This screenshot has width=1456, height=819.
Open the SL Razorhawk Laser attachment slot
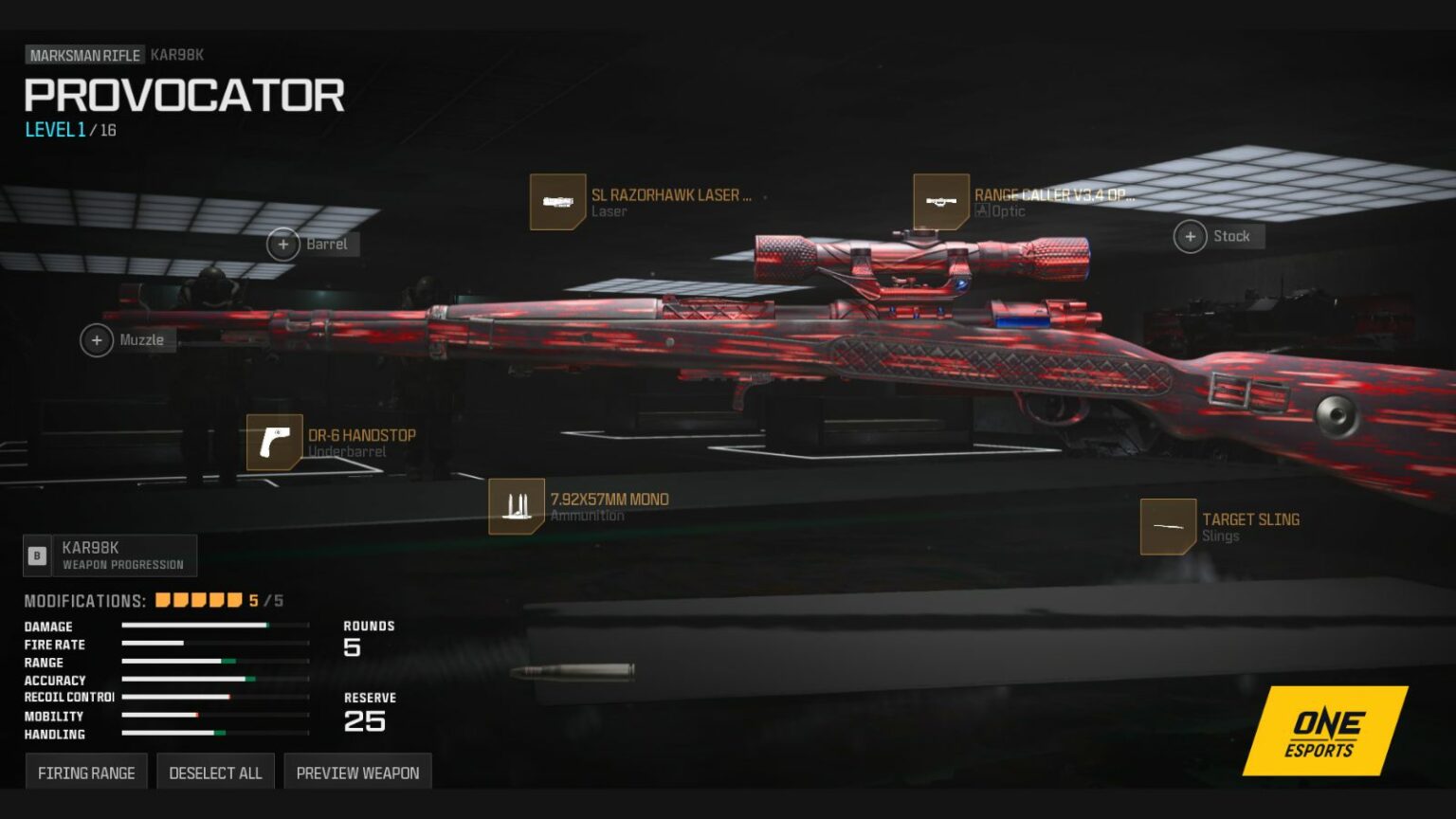point(559,203)
